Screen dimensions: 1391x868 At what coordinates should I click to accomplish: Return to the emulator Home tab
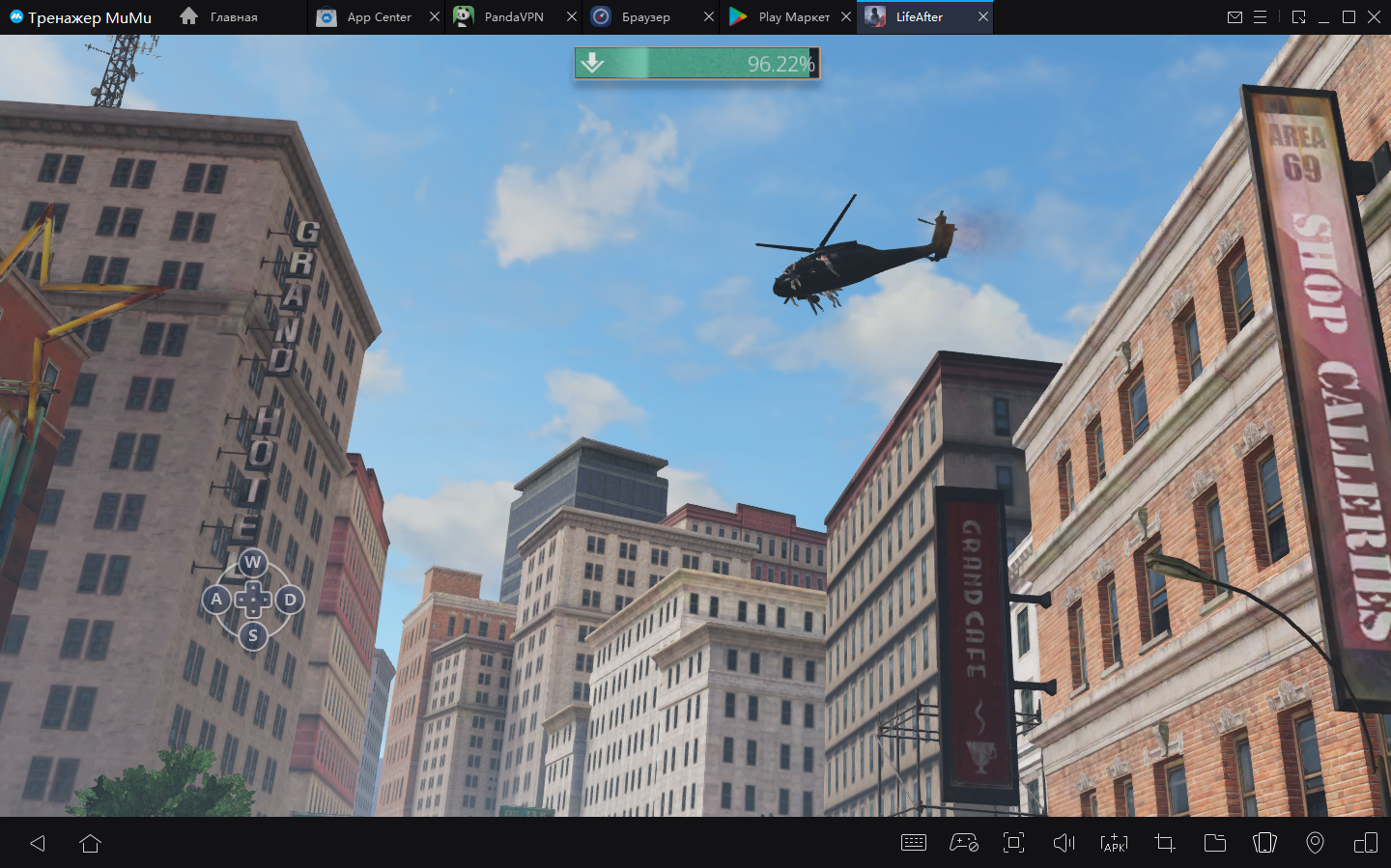point(220,16)
